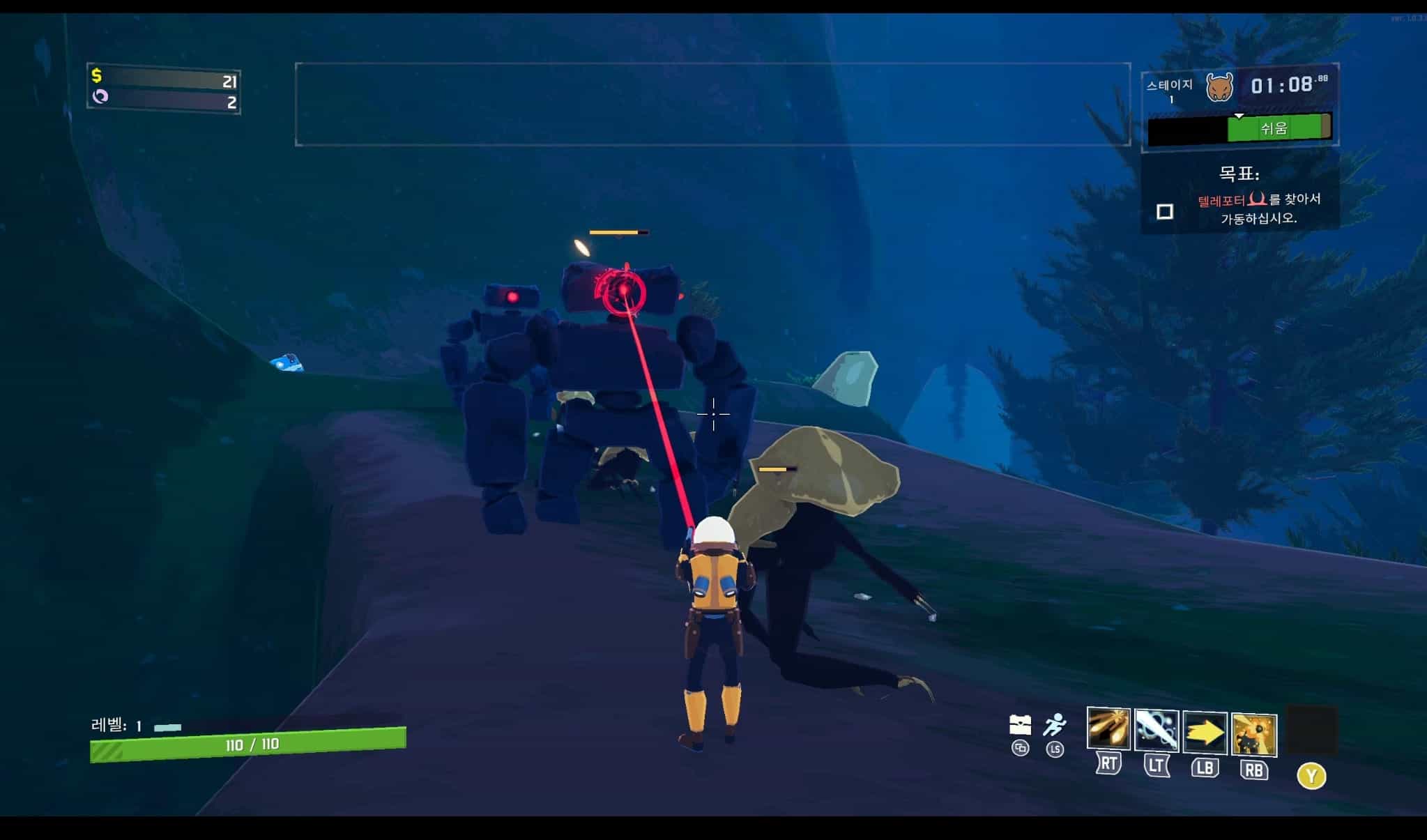Image resolution: width=1427 pixels, height=840 pixels.
Task: Use the Phase Round secondary skill icon
Action: [1157, 731]
